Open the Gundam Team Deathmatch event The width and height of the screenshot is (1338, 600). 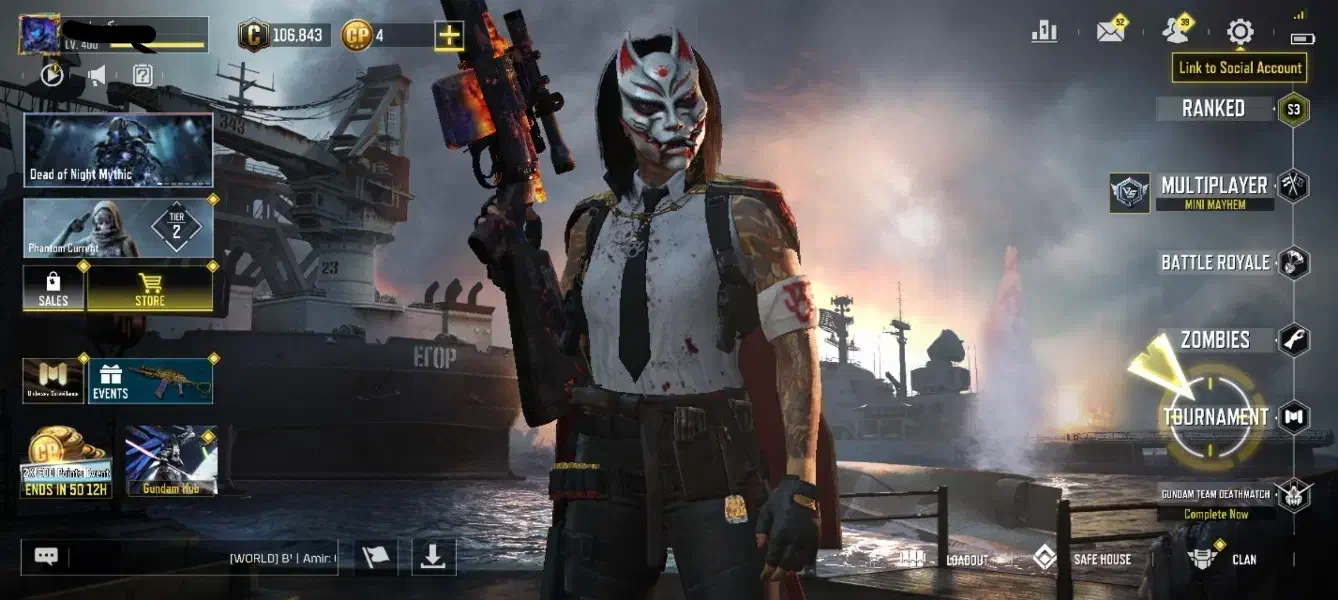1216,500
